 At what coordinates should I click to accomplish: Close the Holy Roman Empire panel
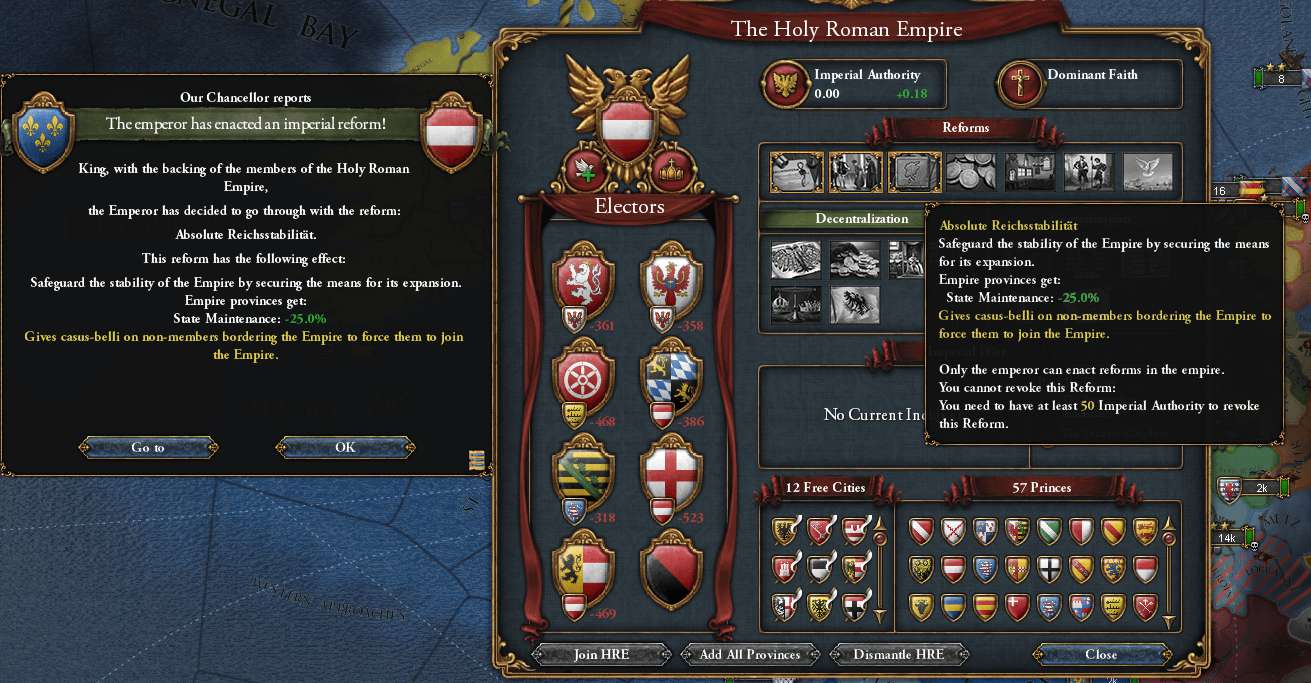(x=1100, y=655)
